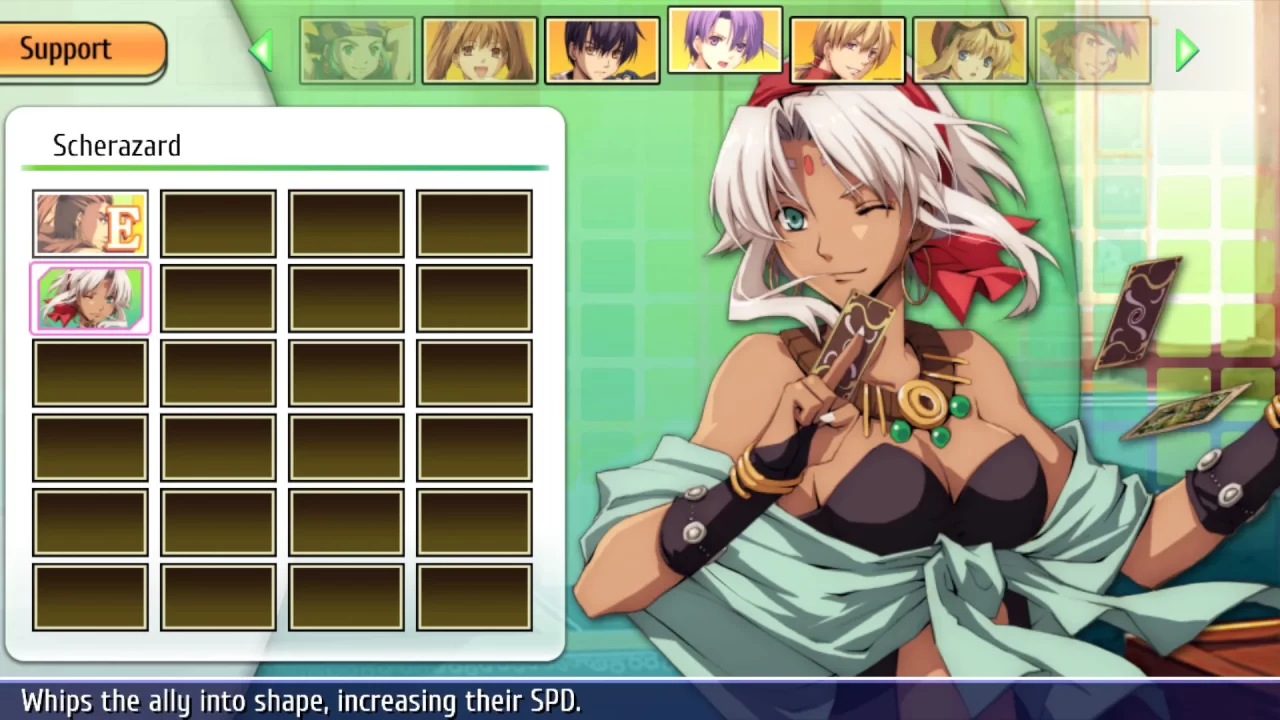Select Olivier's blonde character portrait
This screenshot has width=1280, height=720.
pos(847,48)
